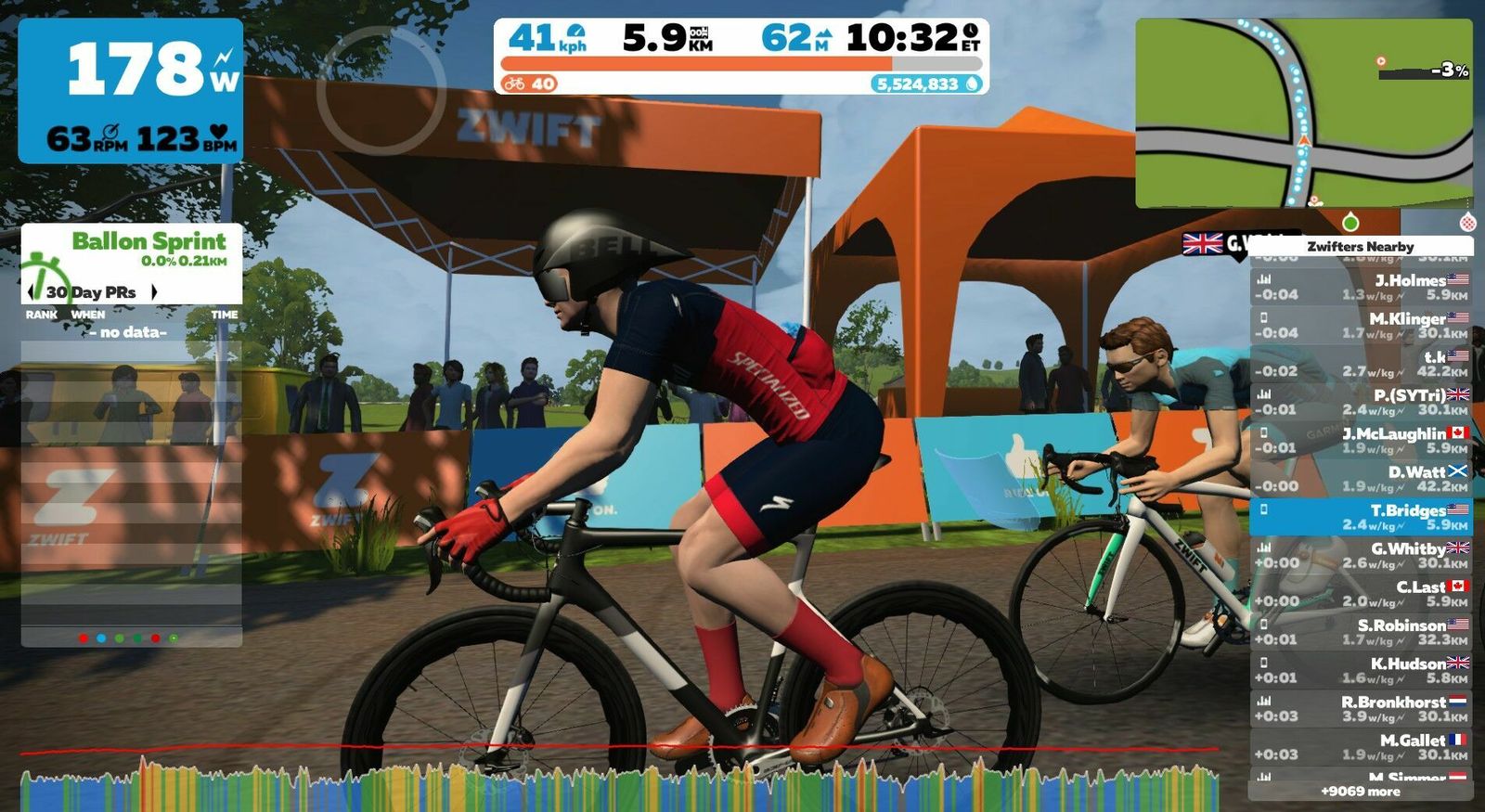Expand the +9069 more riders entry
Image resolution: width=1485 pixels, height=812 pixels.
point(1360,792)
